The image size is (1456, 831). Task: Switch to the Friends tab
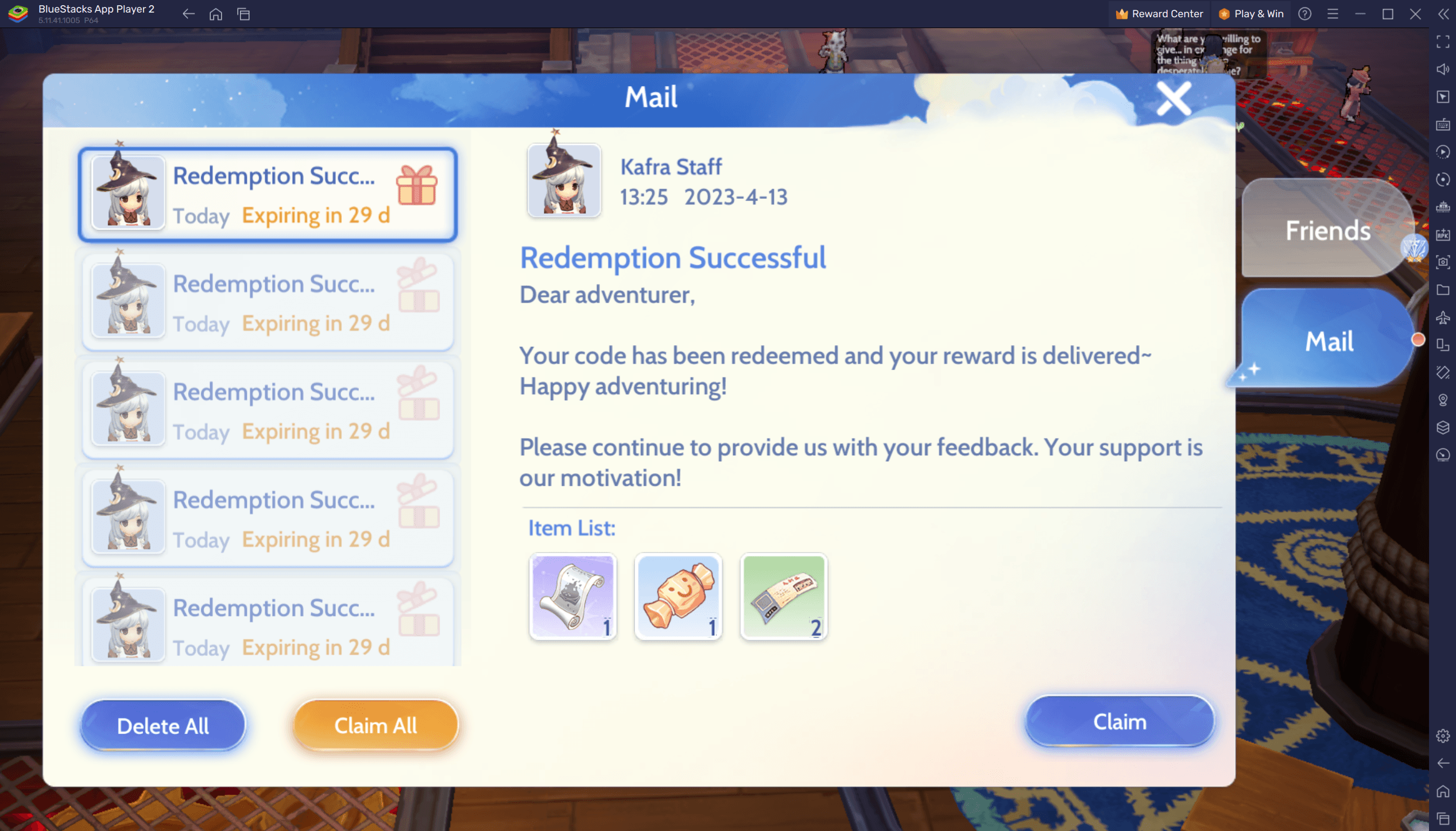1327,230
